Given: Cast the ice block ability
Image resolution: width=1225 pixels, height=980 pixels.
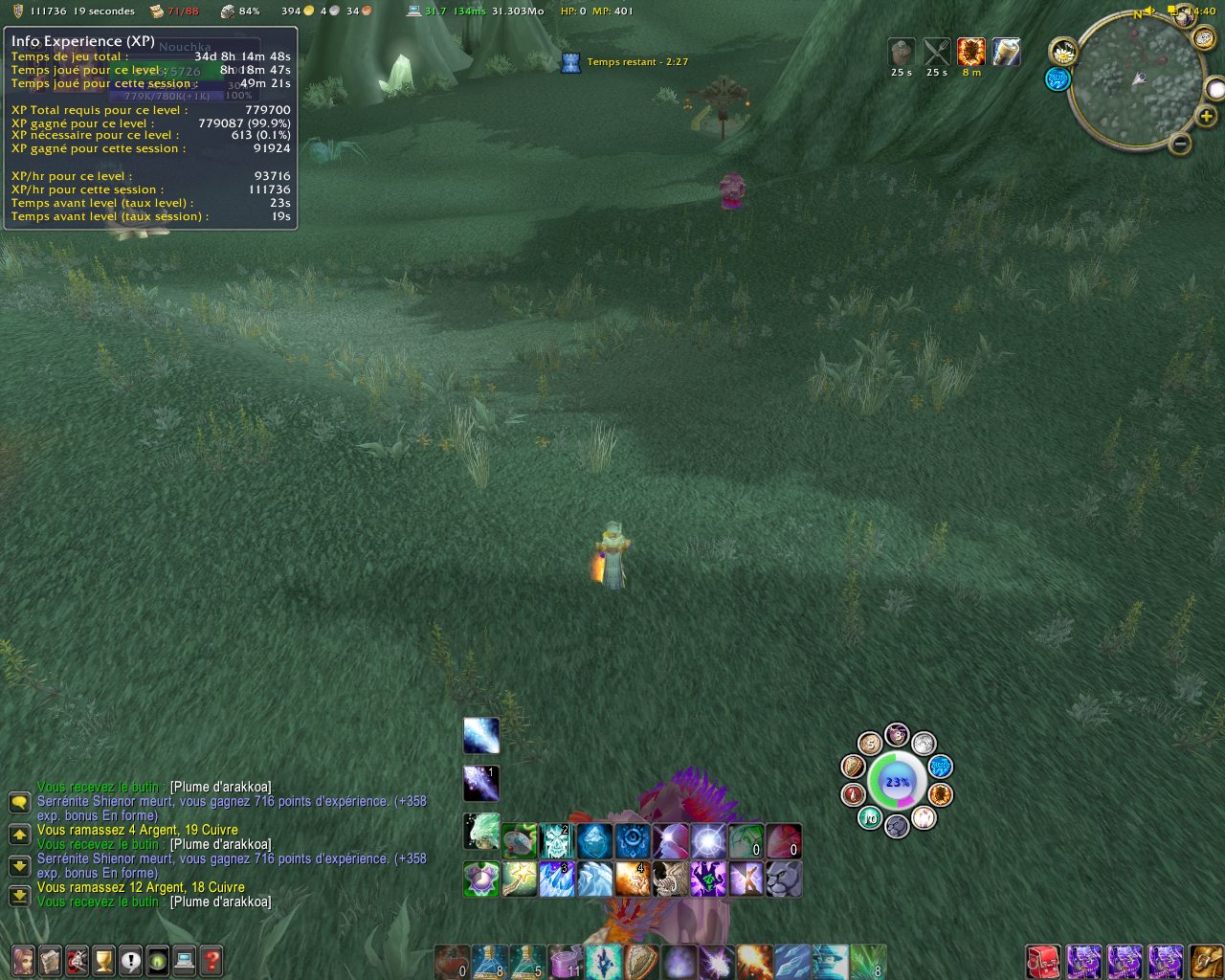Looking at the screenshot, I should click(594, 842).
